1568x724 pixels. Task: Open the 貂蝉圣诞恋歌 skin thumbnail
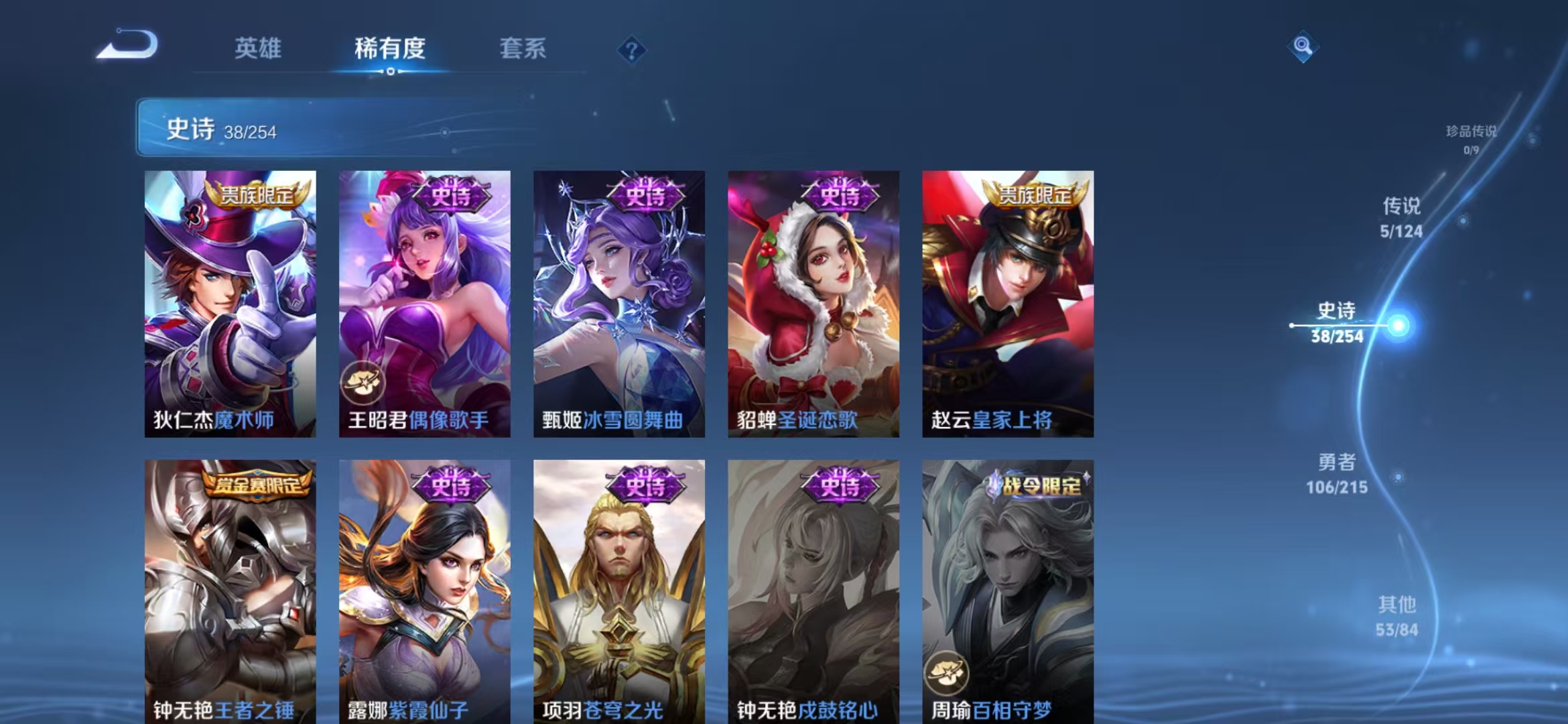(813, 302)
